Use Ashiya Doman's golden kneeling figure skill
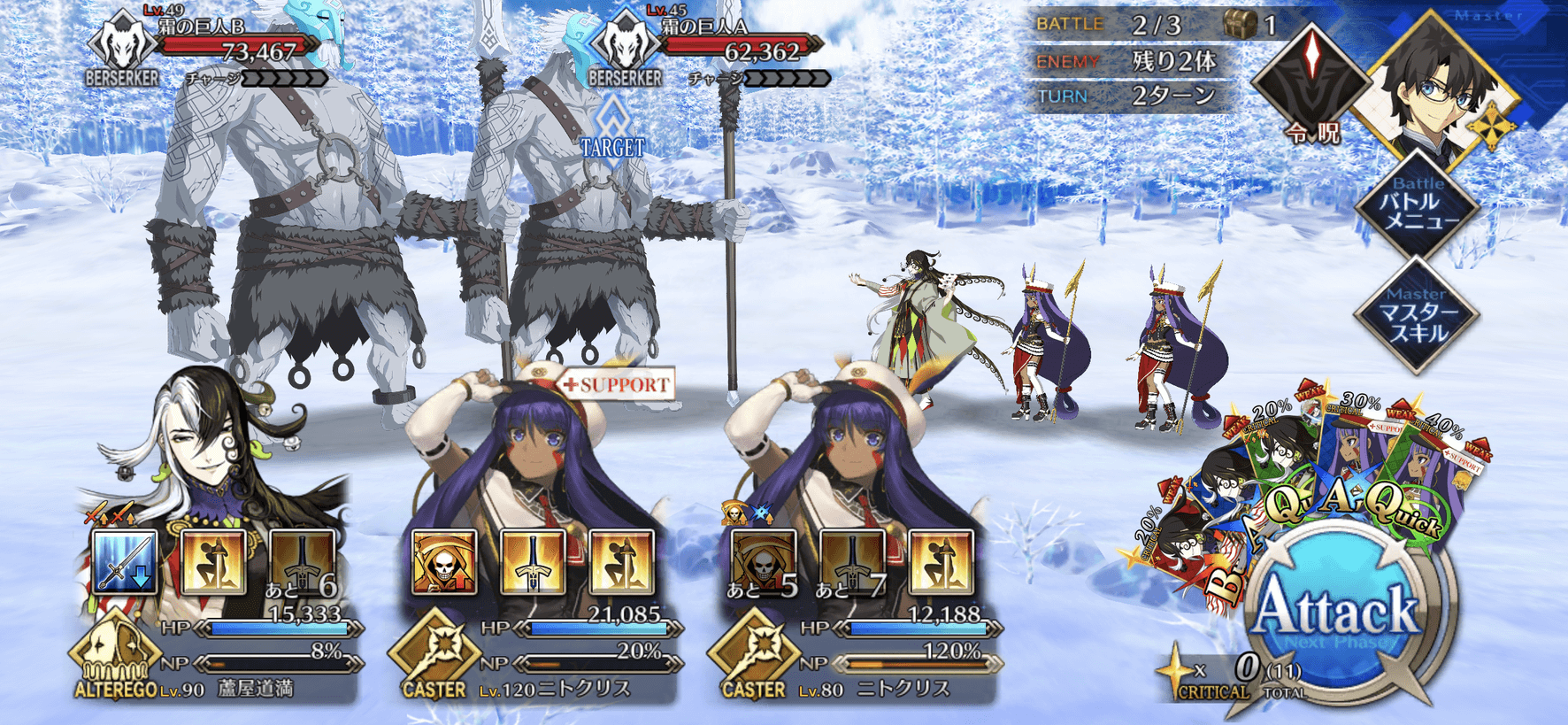 (x=213, y=562)
